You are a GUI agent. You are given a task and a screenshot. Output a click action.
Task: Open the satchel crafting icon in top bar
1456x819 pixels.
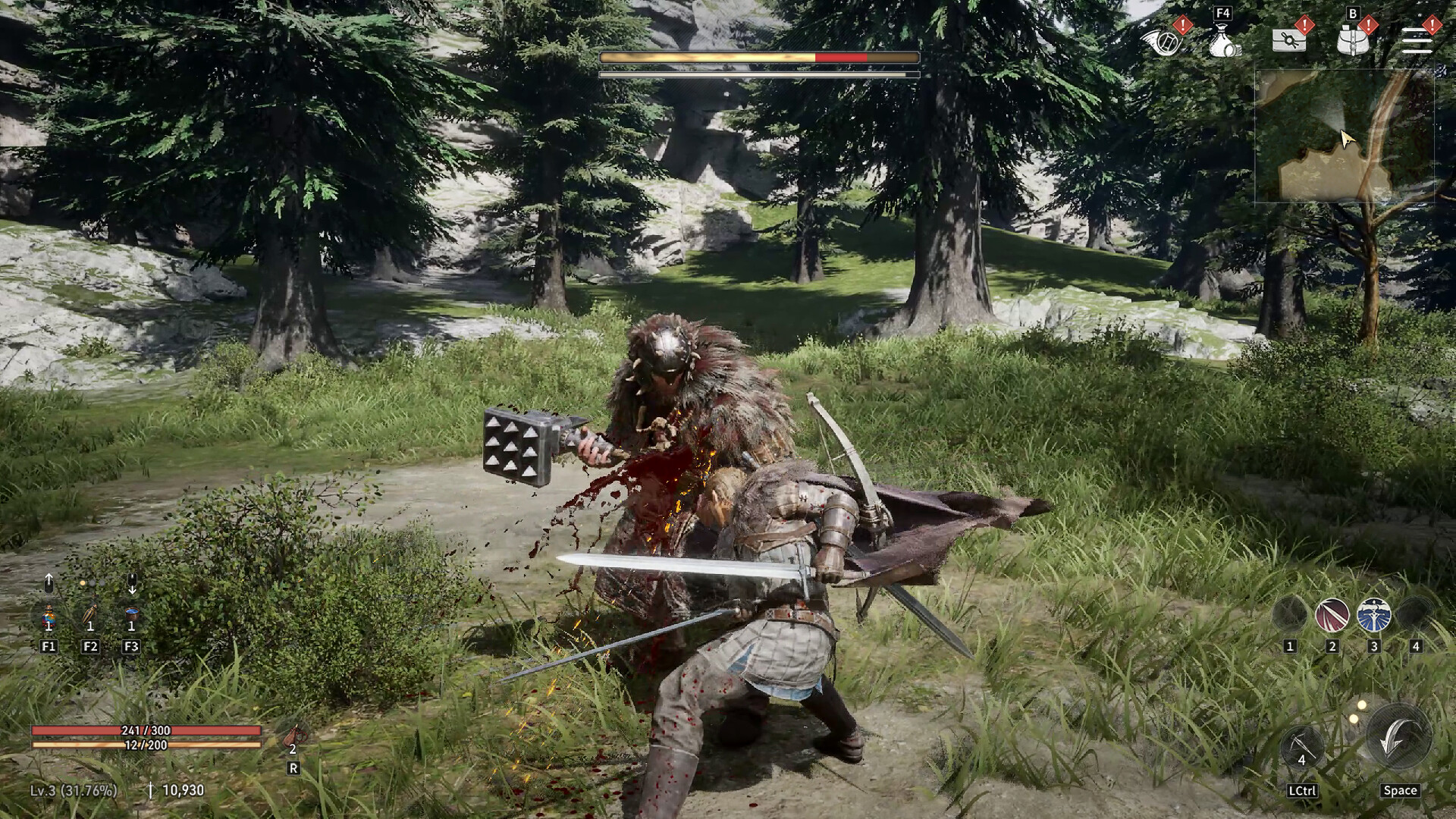click(1289, 39)
